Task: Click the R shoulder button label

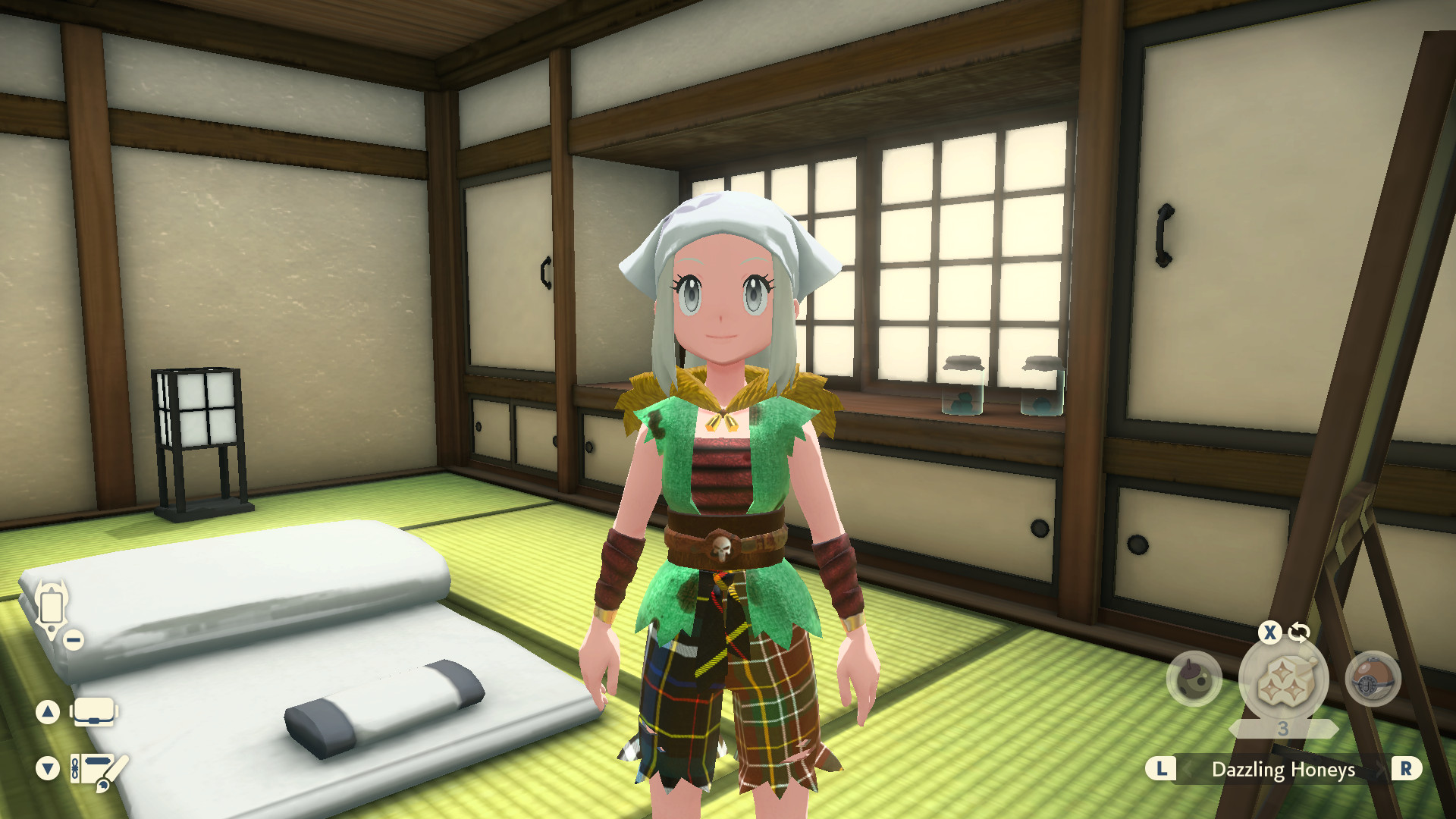Action: point(1406,768)
